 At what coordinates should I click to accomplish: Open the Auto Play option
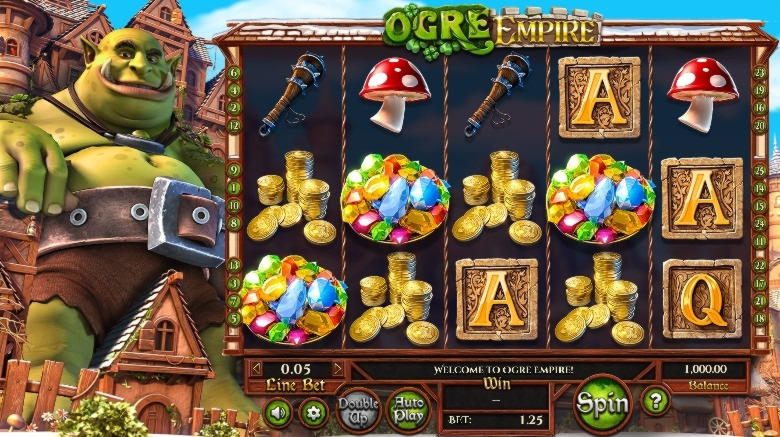pos(408,409)
